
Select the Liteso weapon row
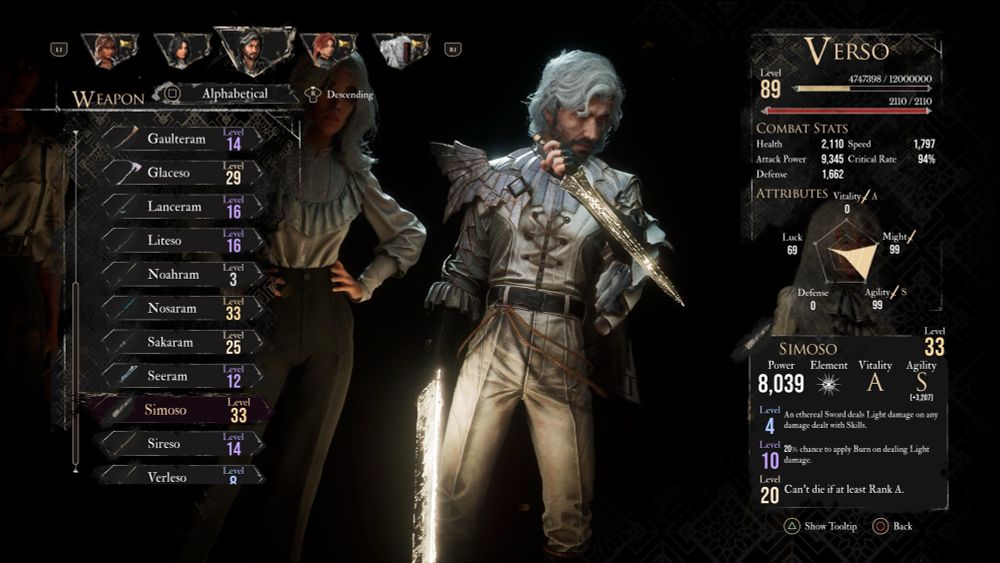point(178,241)
